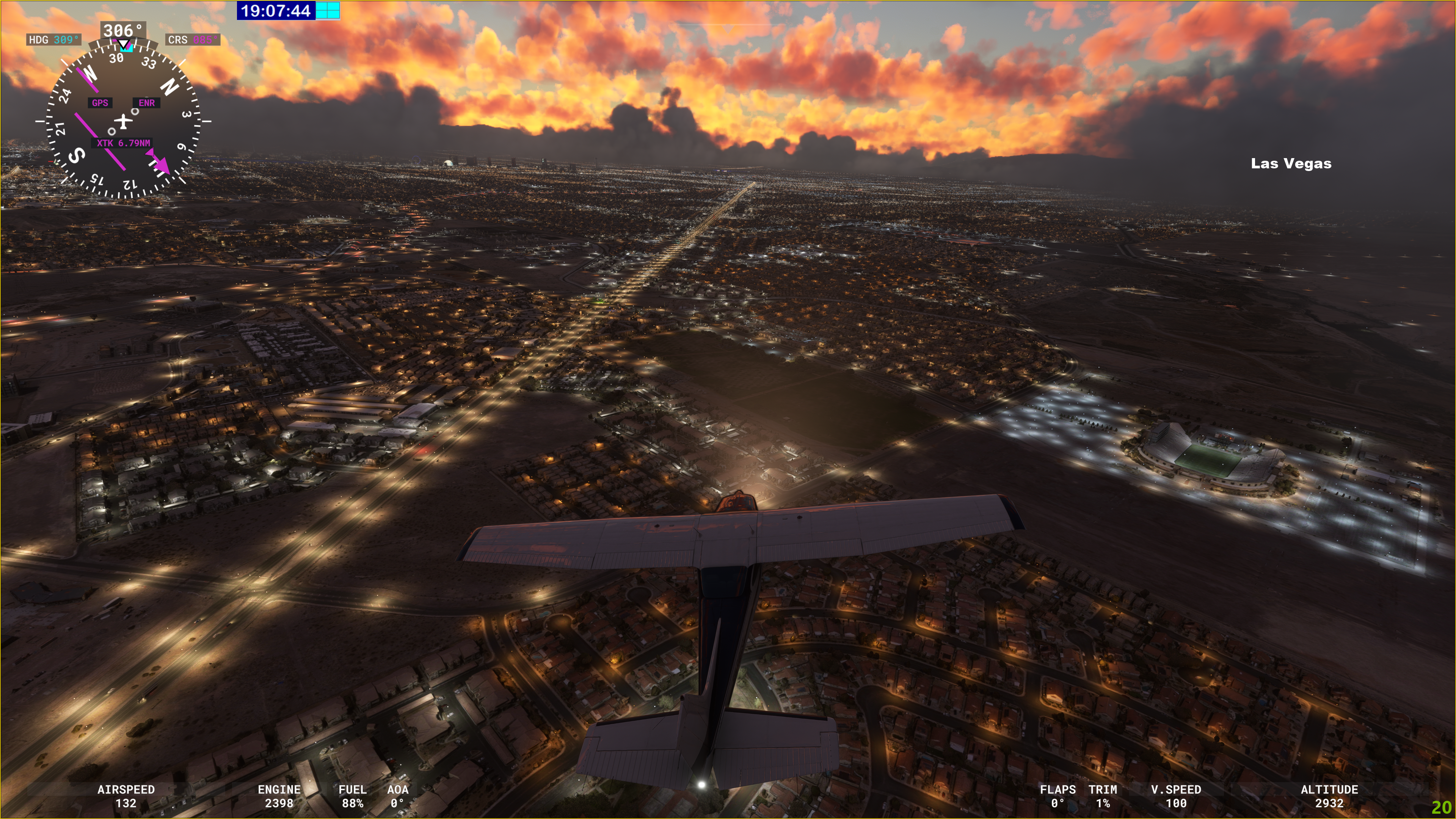
Task: Click the compass heading indicator dial
Action: click(122, 121)
